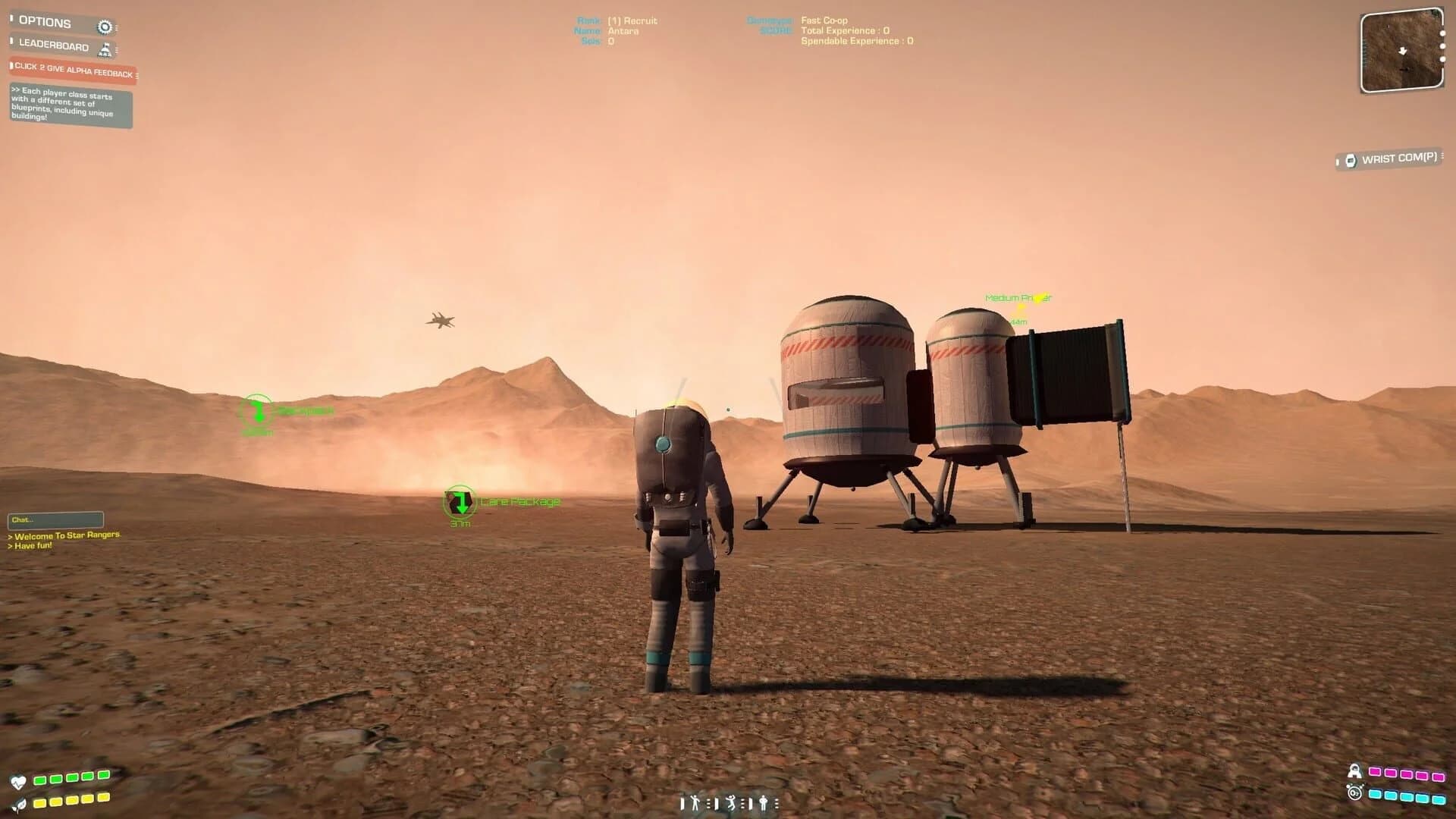Image resolution: width=1456 pixels, height=819 pixels.
Task: Select the yellow stamina leaf icon
Action: tap(19, 803)
